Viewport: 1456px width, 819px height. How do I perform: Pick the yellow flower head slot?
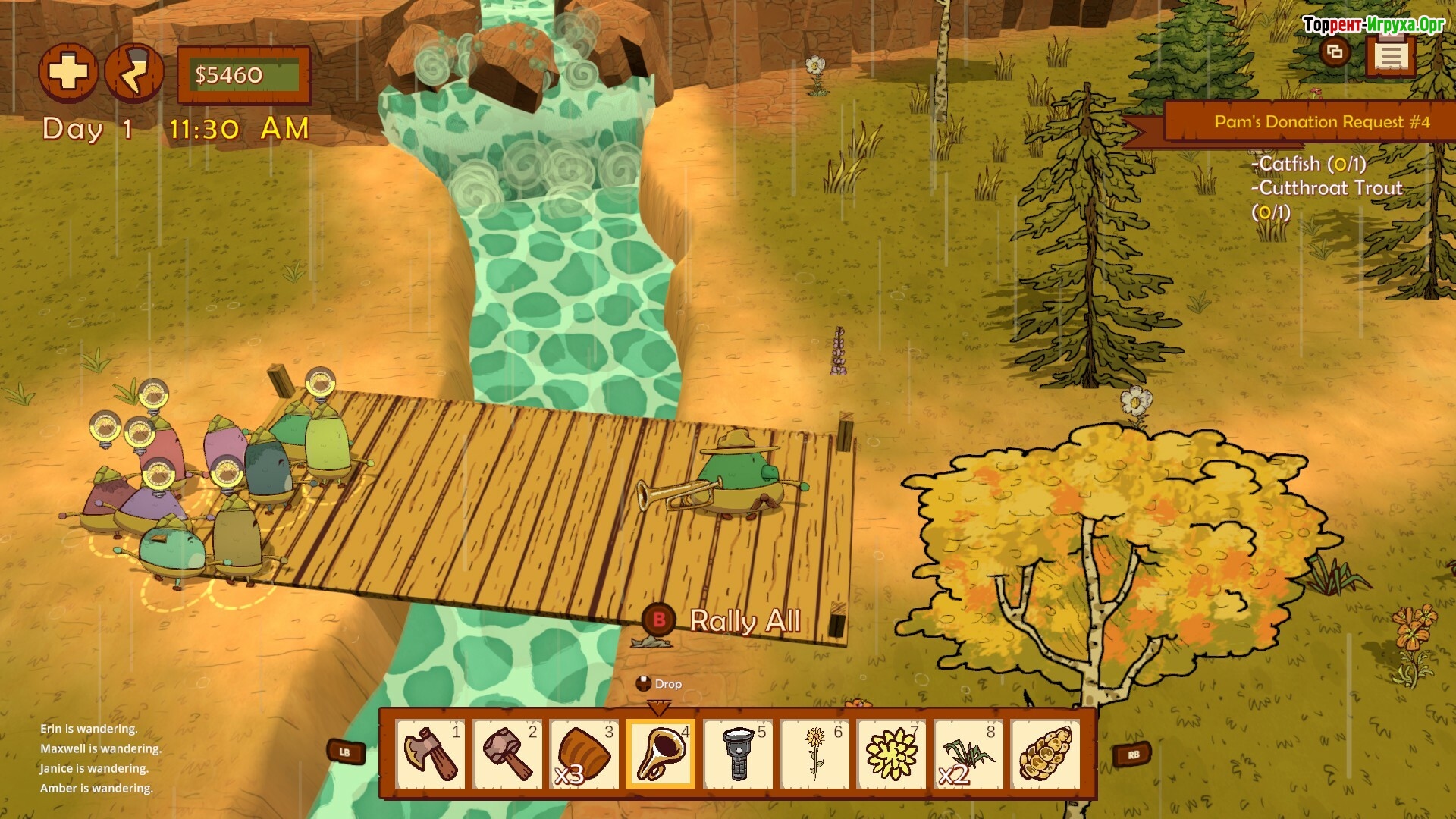[891, 754]
